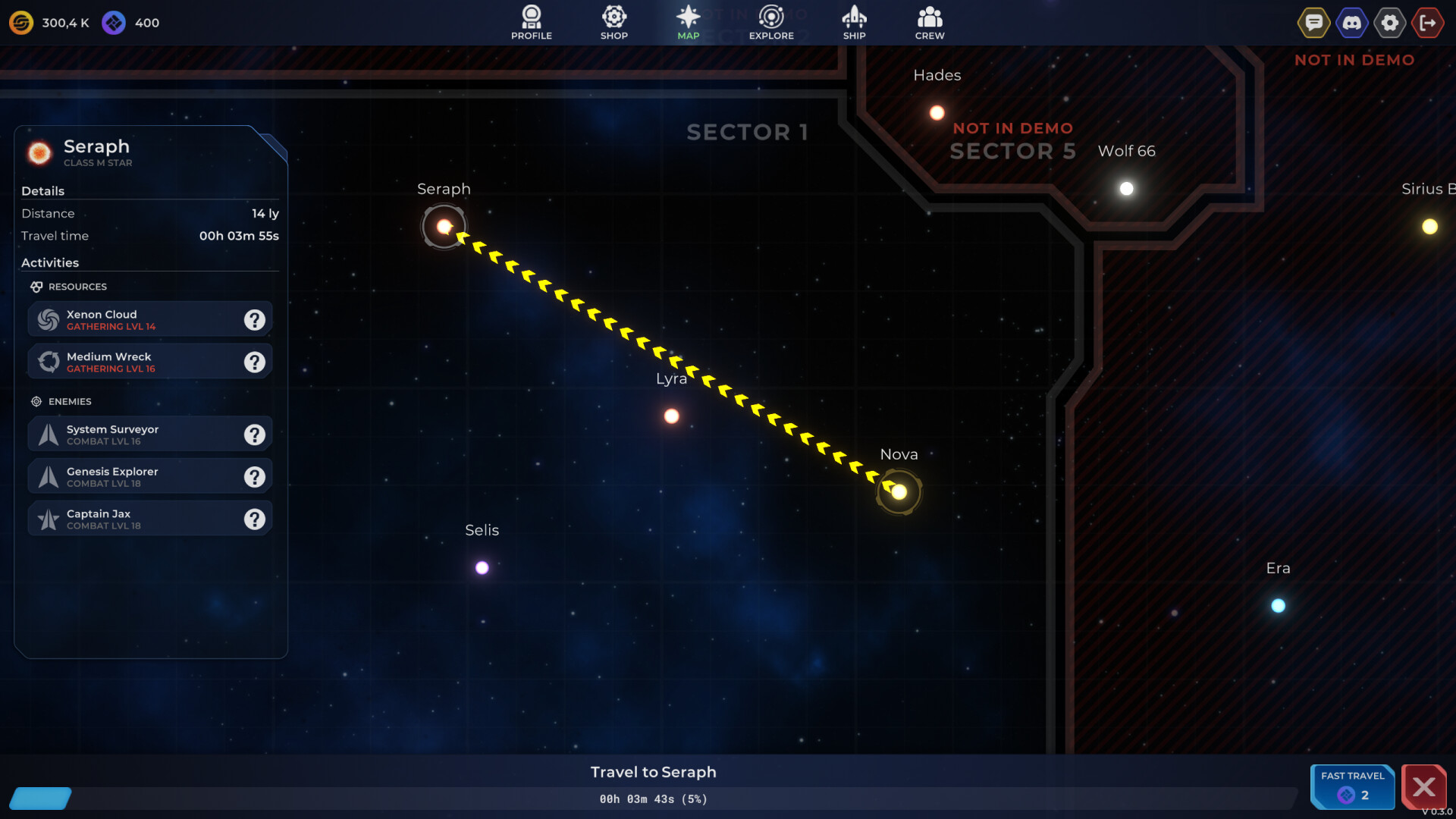Open the game settings gear
This screenshot has height=819, width=1456.
pyautogui.click(x=1390, y=22)
